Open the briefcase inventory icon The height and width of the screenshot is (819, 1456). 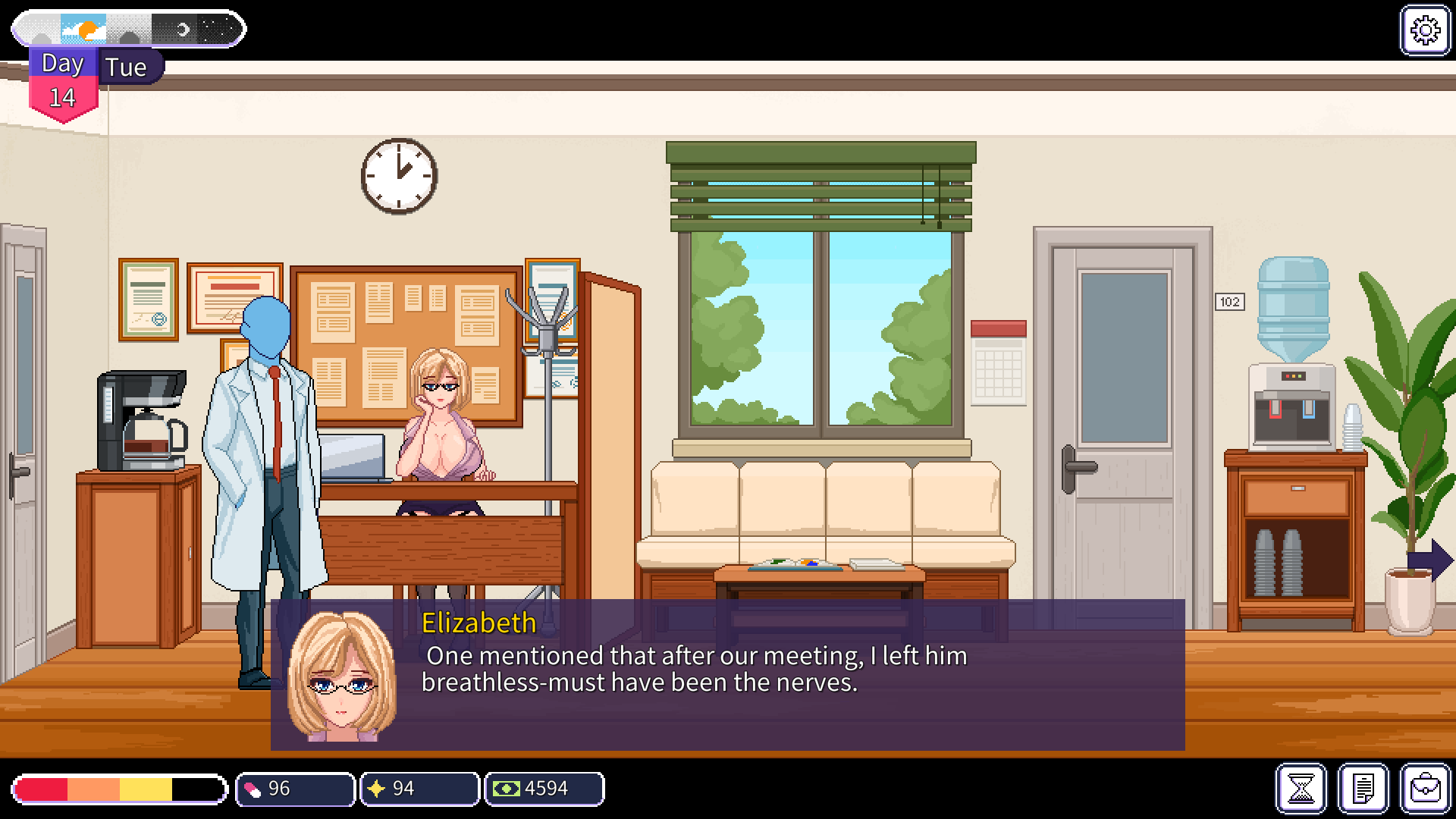click(1424, 789)
